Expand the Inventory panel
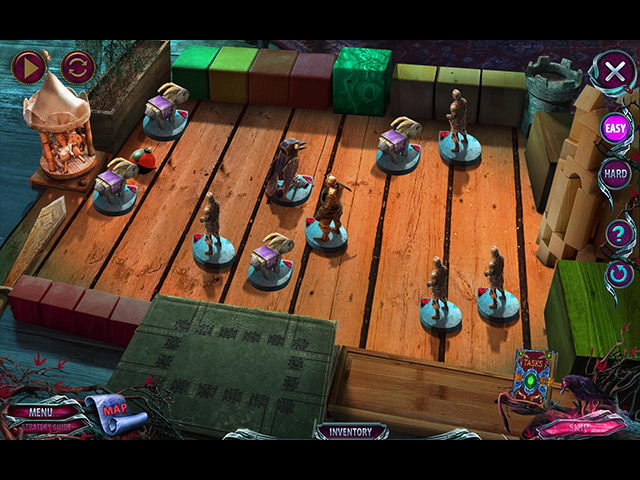The width and height of the screenshot is (640, 480). [x=351, y=432]
